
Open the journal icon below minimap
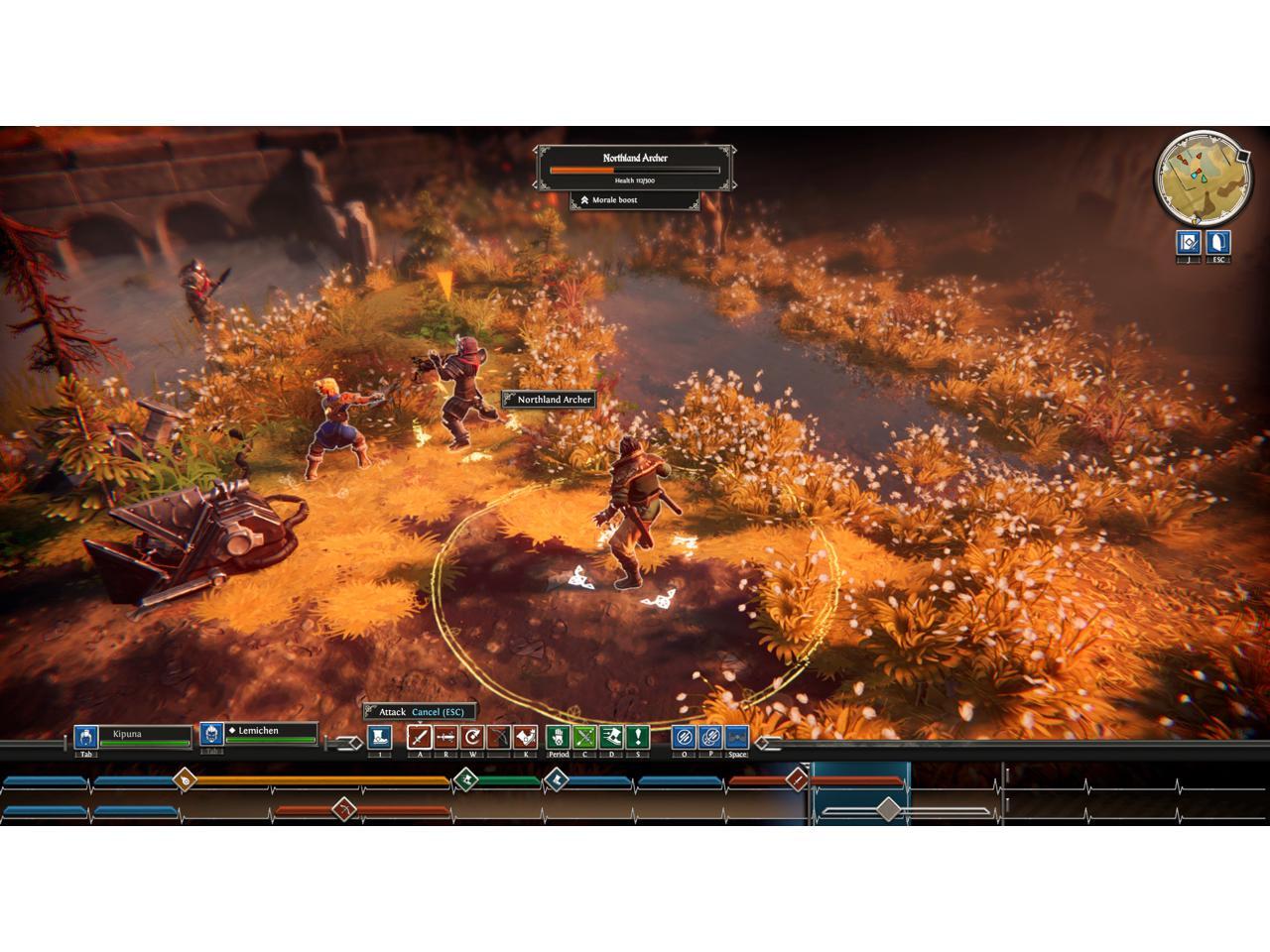[1189, 242]
